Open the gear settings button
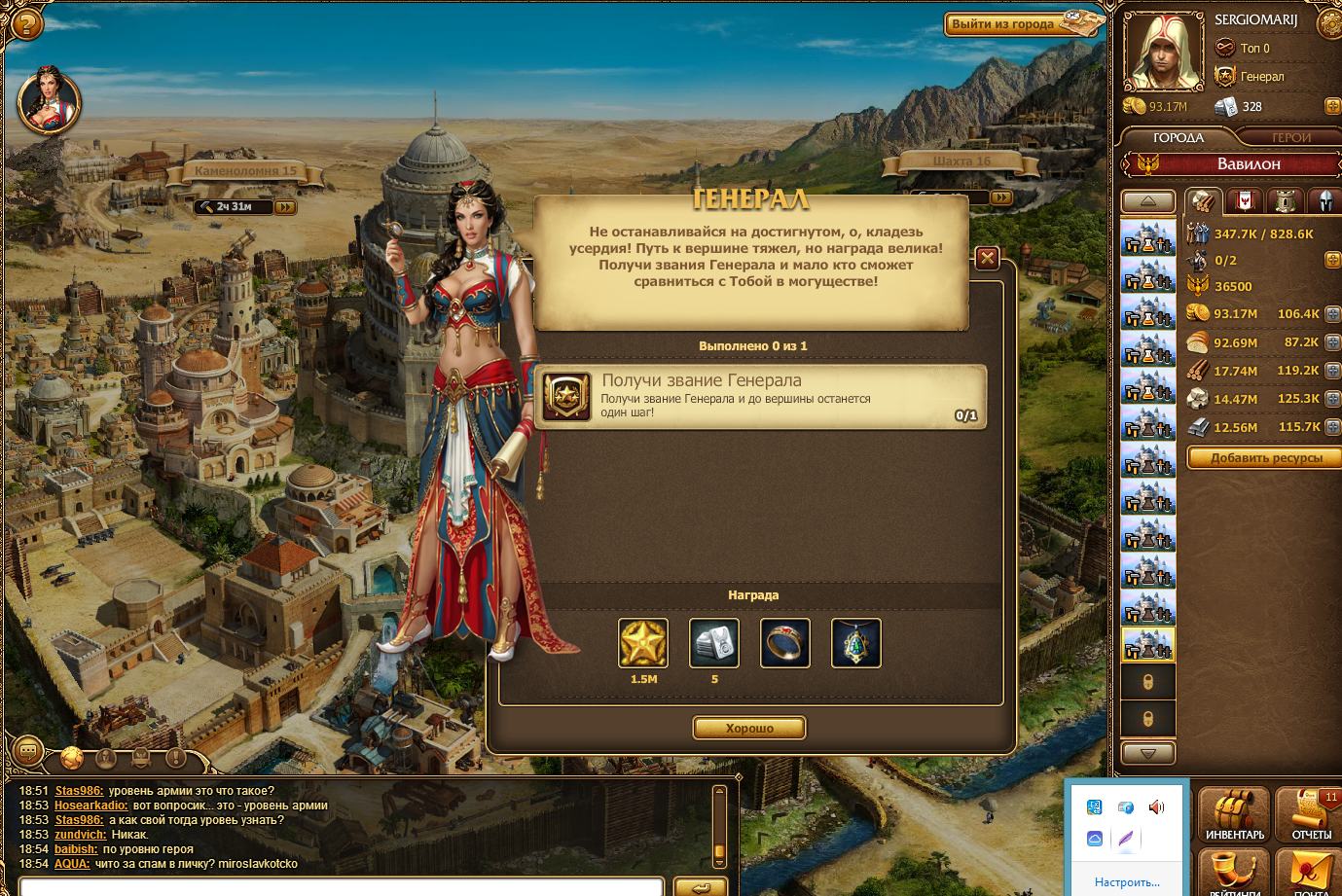Screen dimensions: 1342x896 point(1331,21)
